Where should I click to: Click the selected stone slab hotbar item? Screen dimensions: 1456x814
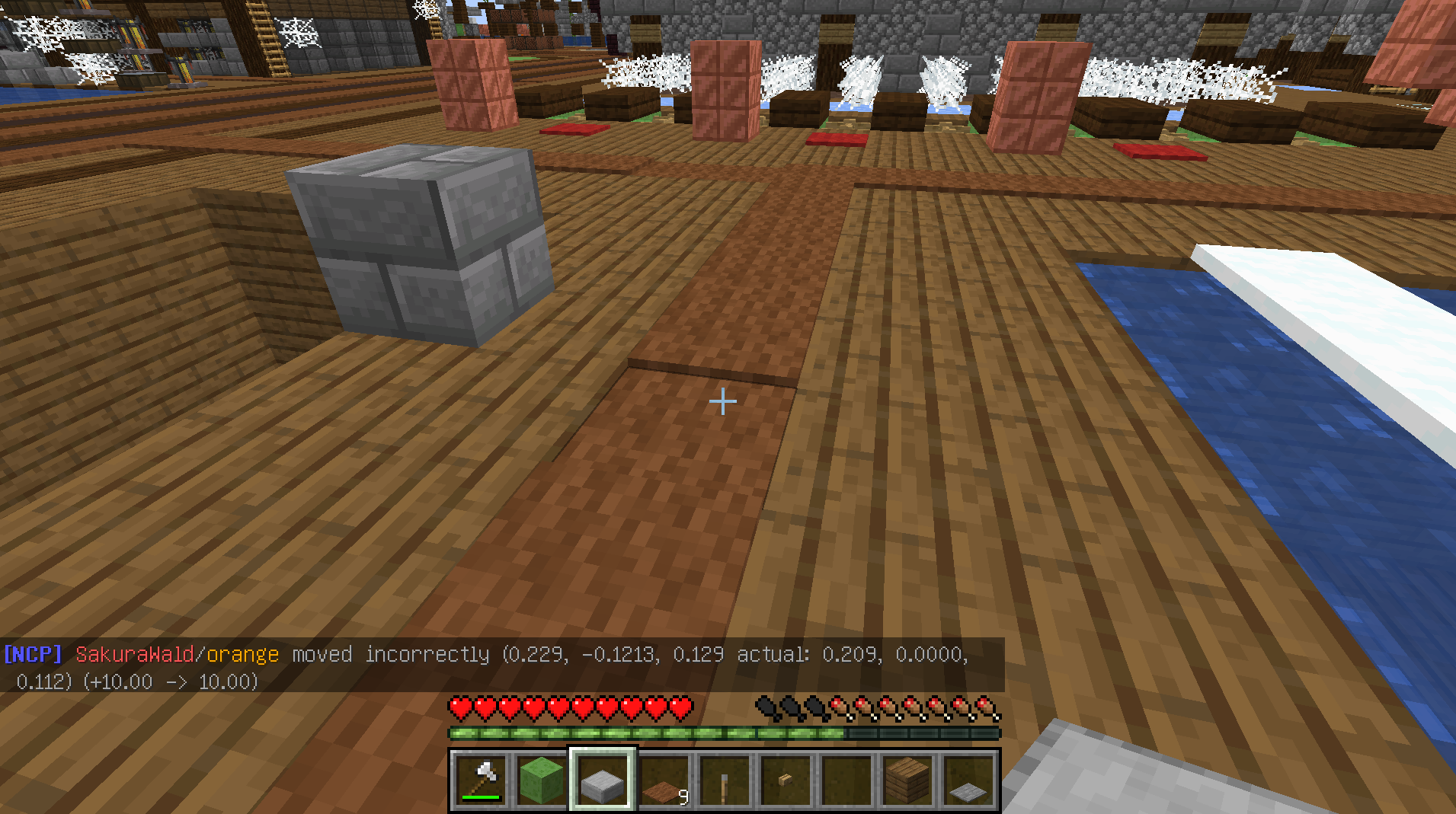[x=602, y=777]
